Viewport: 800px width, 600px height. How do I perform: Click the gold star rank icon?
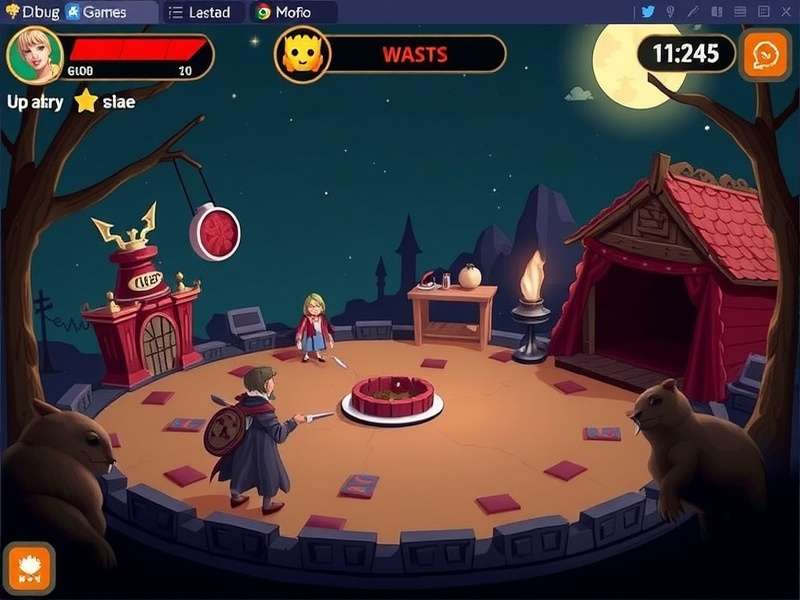[86, 101]
